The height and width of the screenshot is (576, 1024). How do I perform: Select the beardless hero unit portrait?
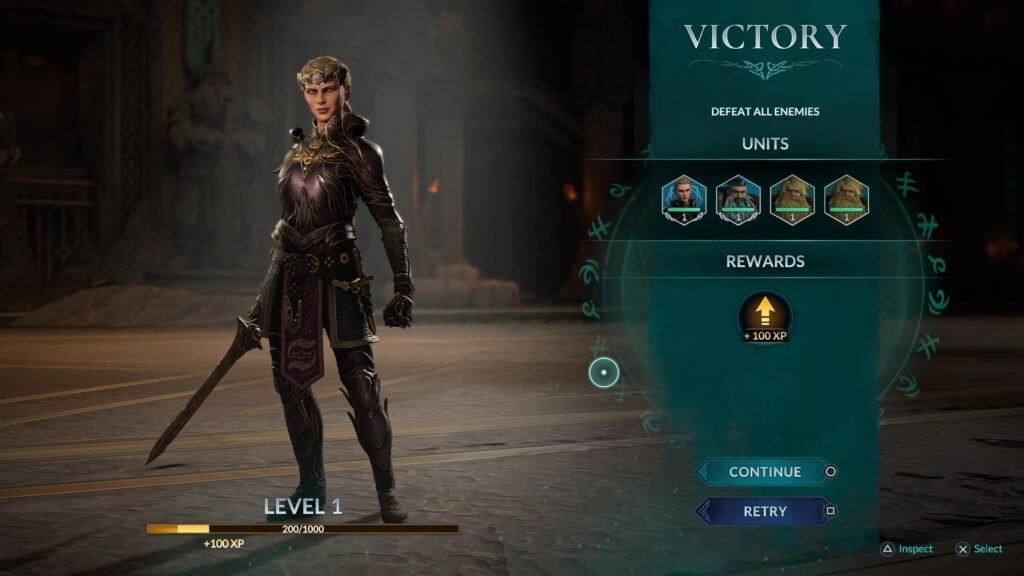coord(684,199)
